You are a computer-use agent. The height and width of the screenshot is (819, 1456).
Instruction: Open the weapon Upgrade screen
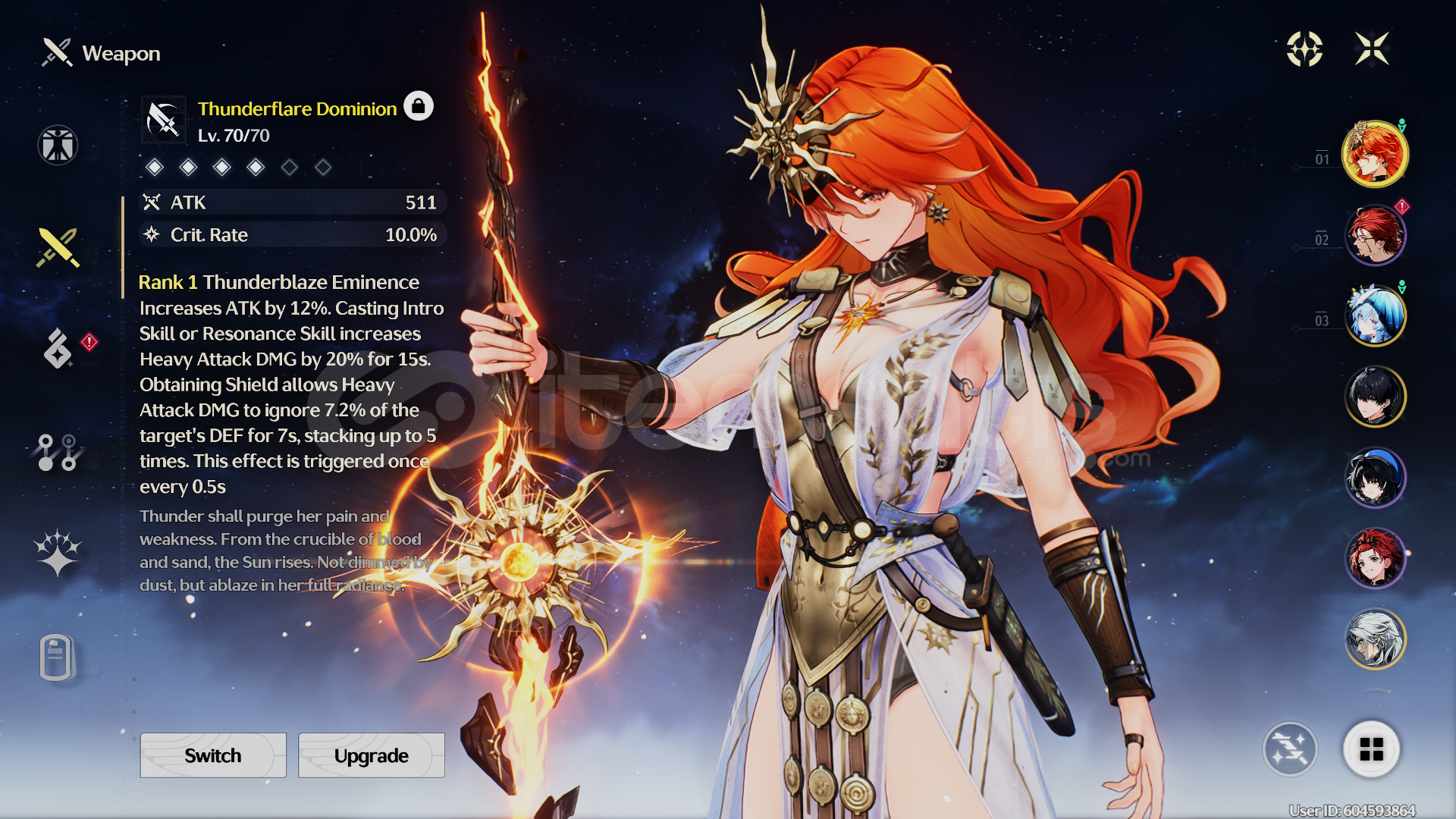(371, 755)
